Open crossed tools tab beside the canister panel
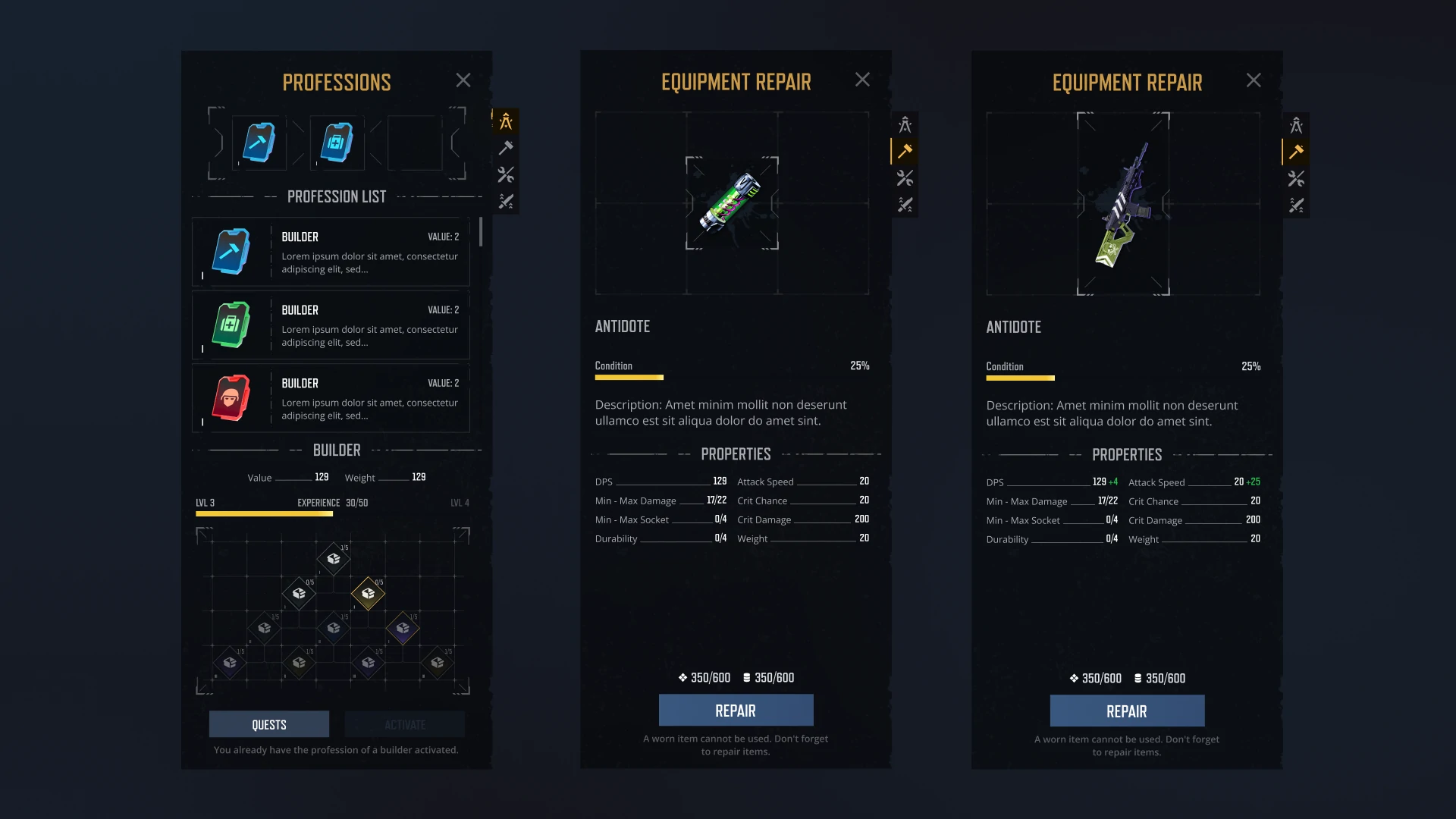Viewport: 1456px width, 819px height. coord(905,178)
